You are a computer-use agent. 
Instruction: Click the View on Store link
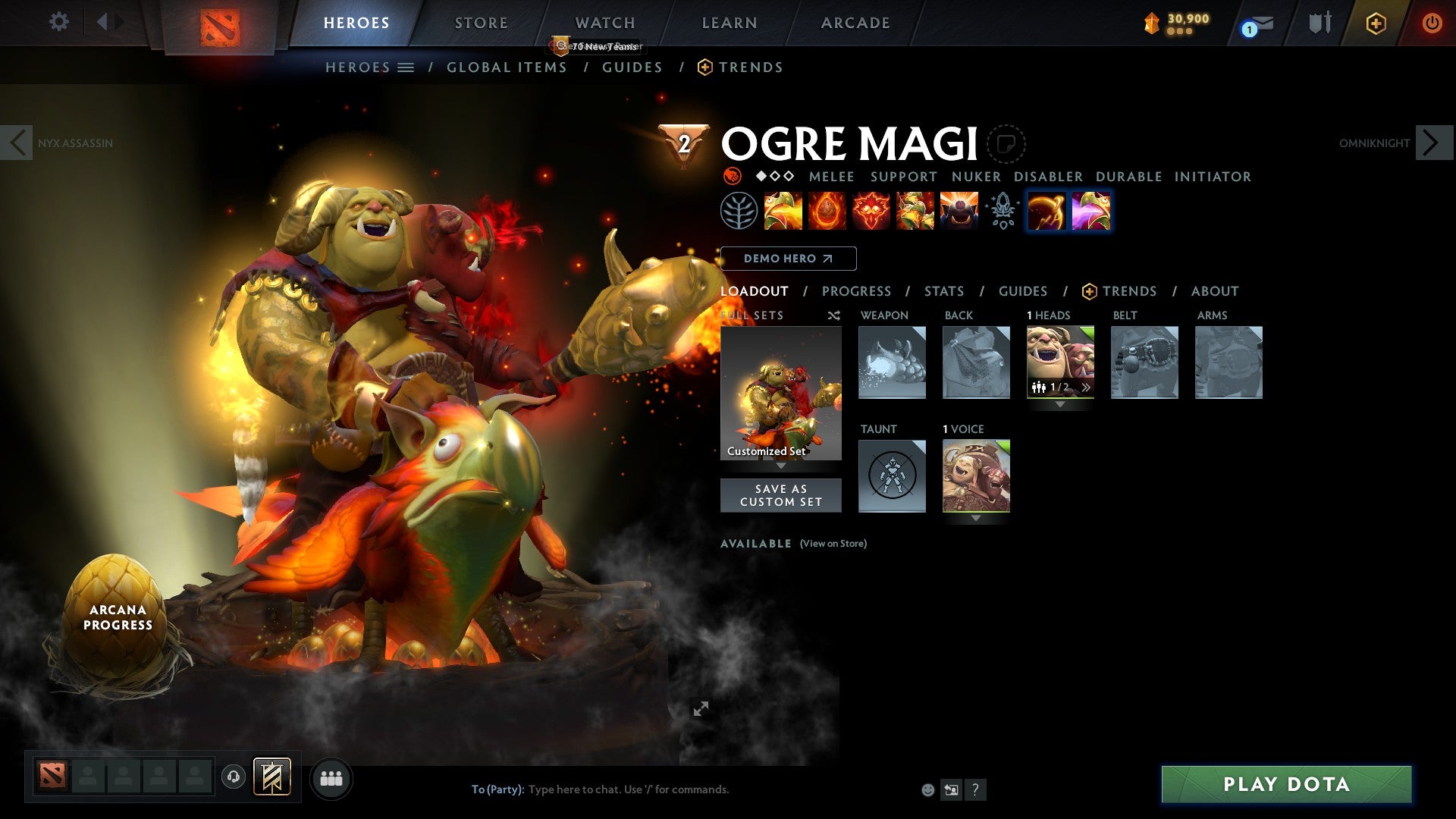pos(832,544)
